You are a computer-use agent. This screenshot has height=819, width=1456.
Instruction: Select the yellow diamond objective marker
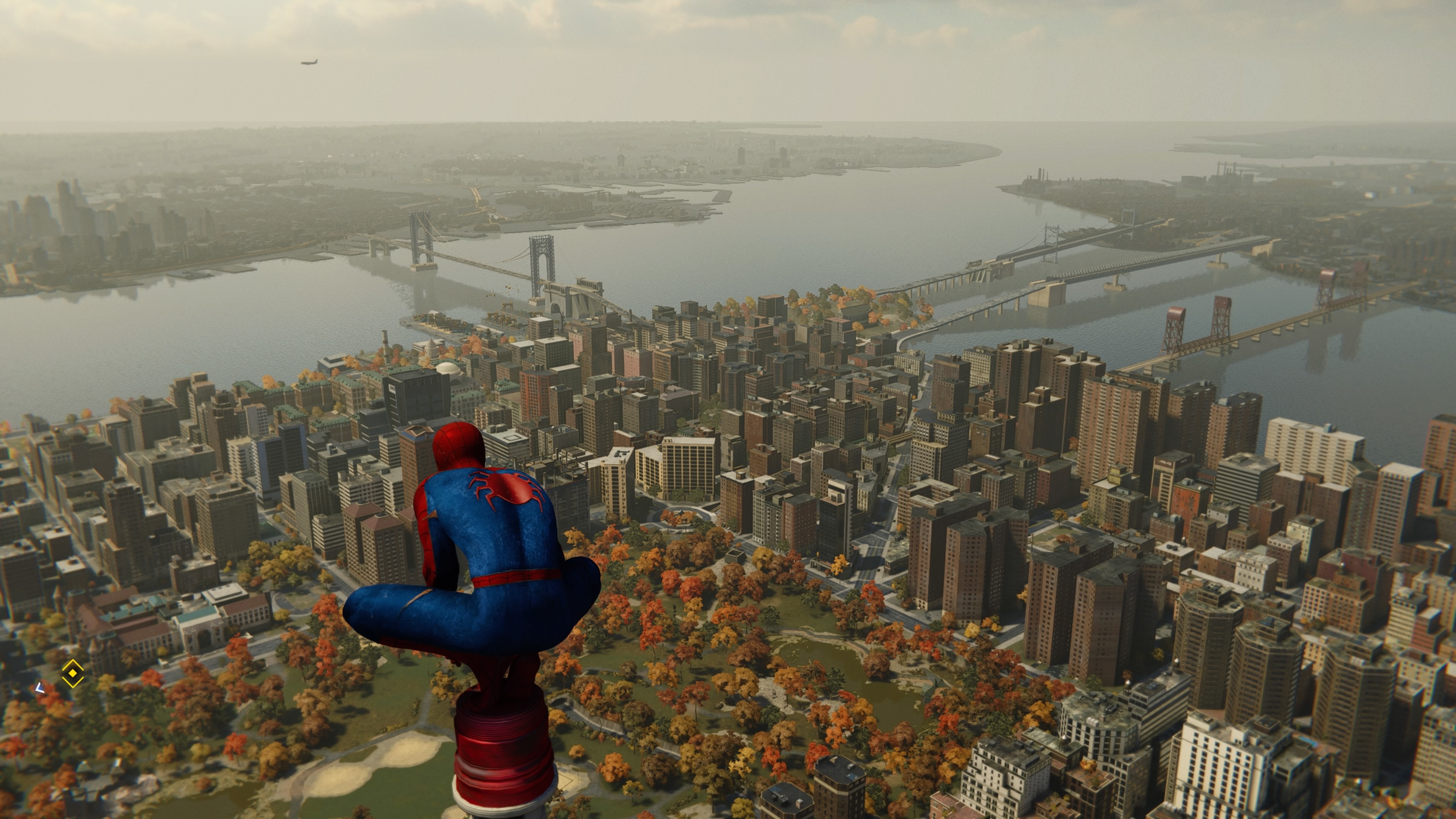(x=73, y=673)
